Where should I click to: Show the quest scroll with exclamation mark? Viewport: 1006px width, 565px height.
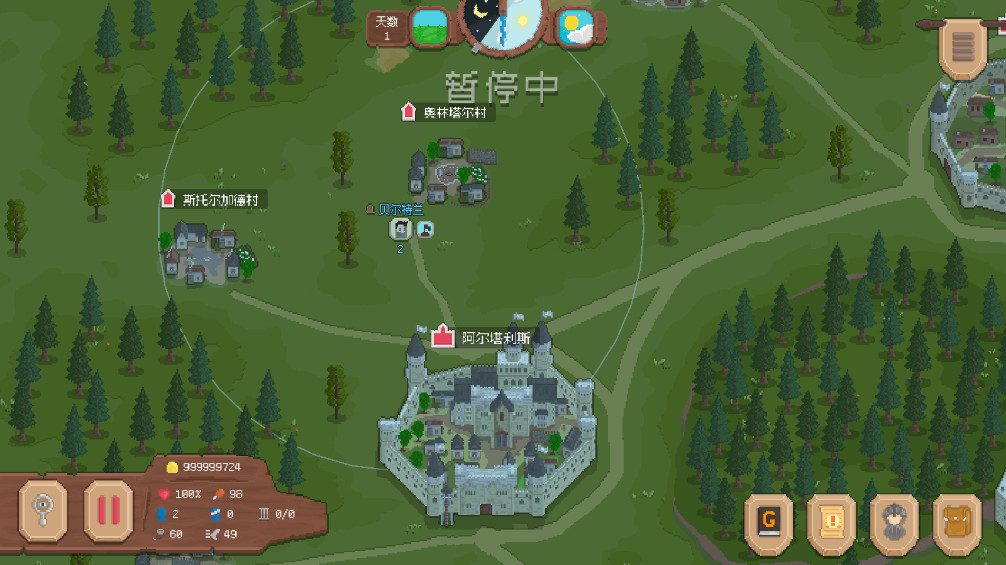(x=831, y=520)
